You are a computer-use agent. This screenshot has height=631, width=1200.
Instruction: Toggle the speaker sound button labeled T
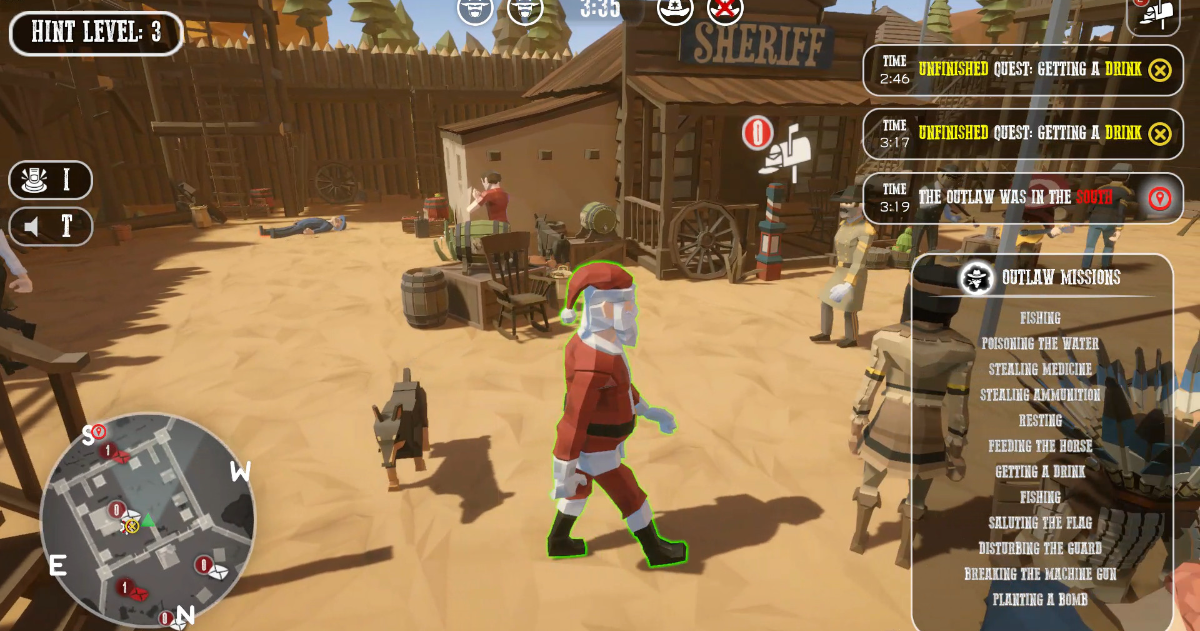(x=51, y=226)
